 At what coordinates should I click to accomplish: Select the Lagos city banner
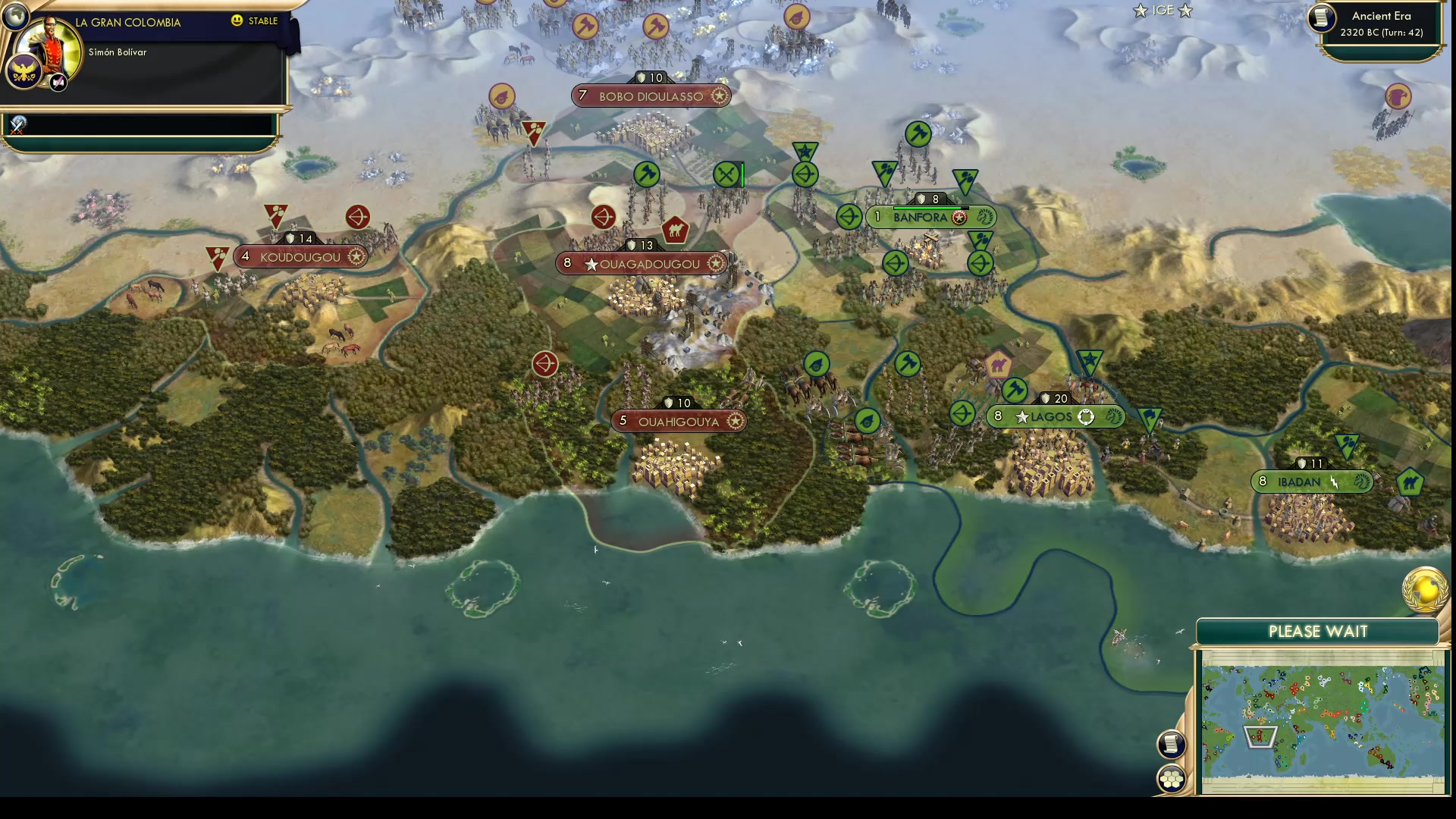(x=1056, y=416)
